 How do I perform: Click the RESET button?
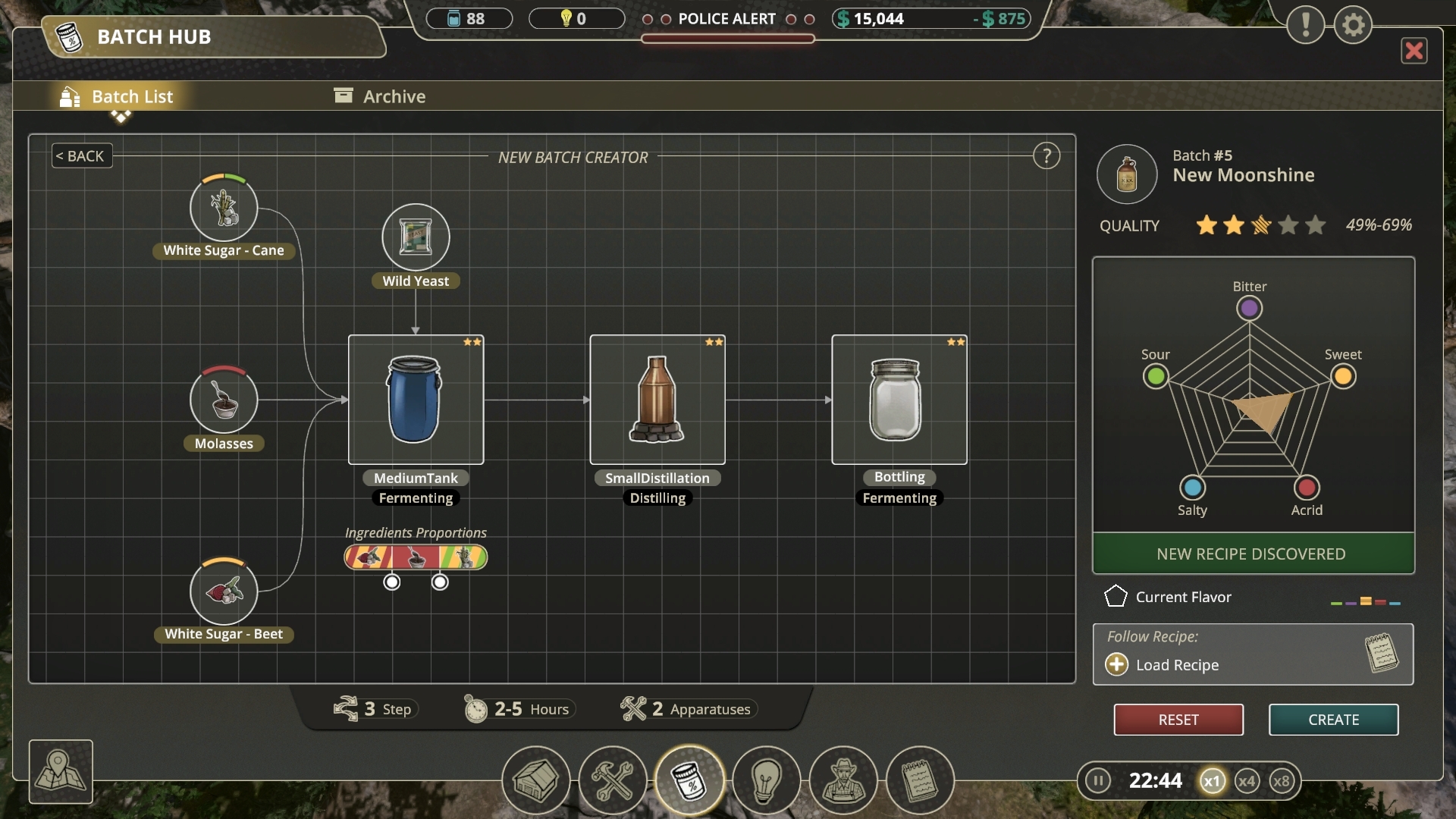coord(1178,720)
